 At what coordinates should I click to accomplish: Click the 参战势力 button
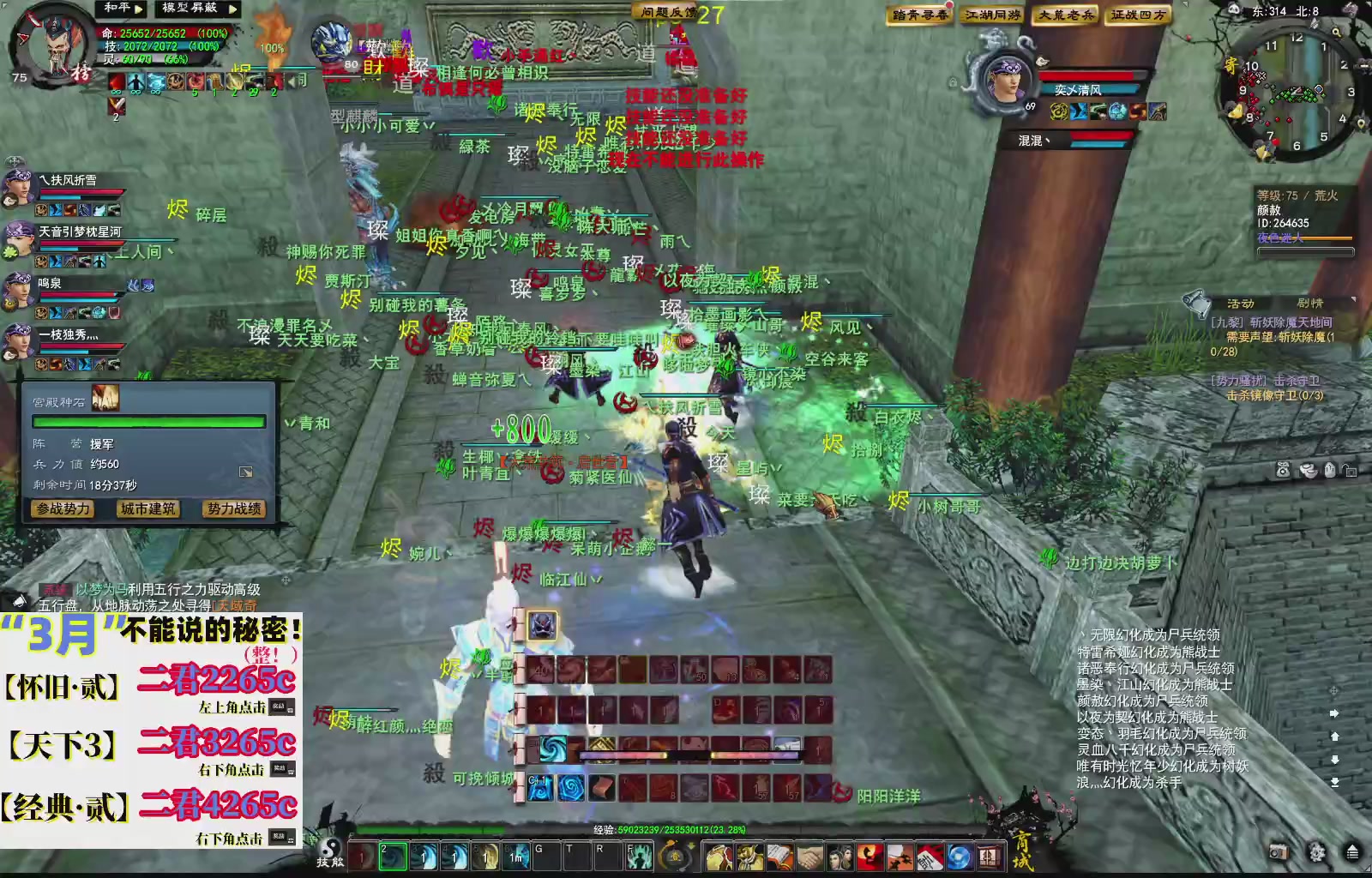pyautogui.click(x=62, y=509)
